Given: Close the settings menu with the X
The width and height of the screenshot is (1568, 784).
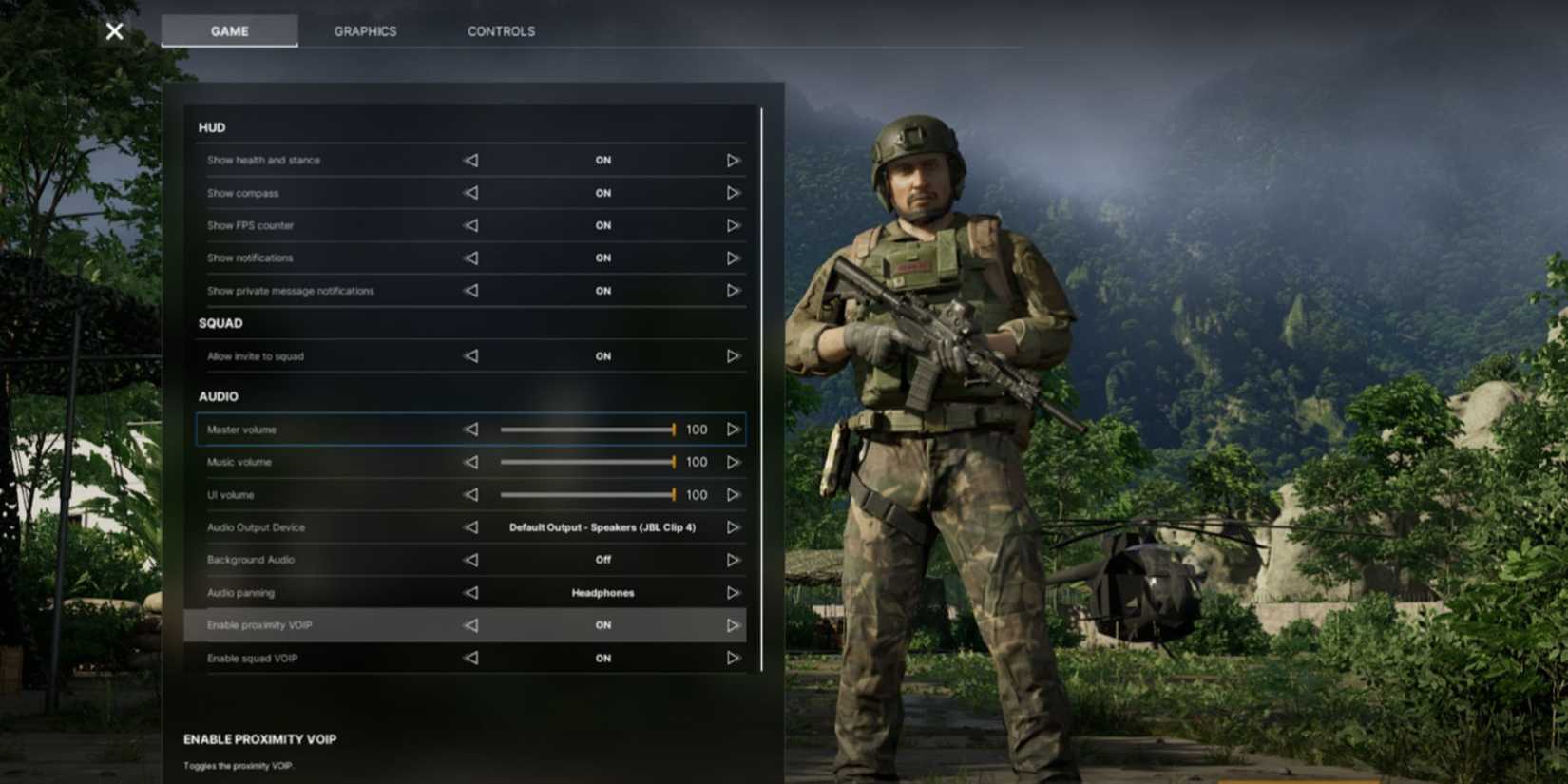Looking at the screenshot, I should (113, 30).
